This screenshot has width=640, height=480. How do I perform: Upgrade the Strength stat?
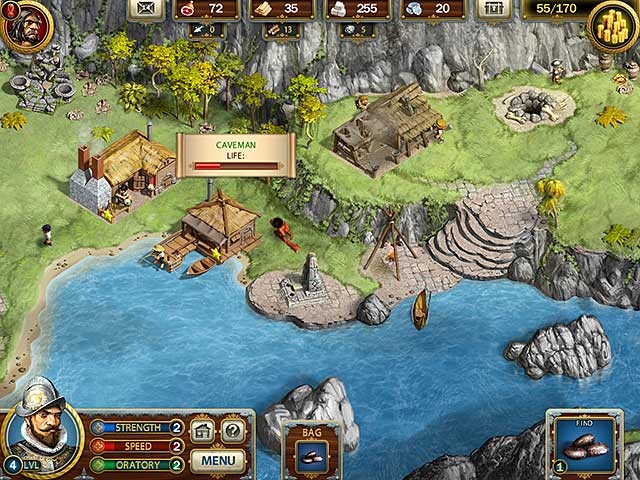176,427
